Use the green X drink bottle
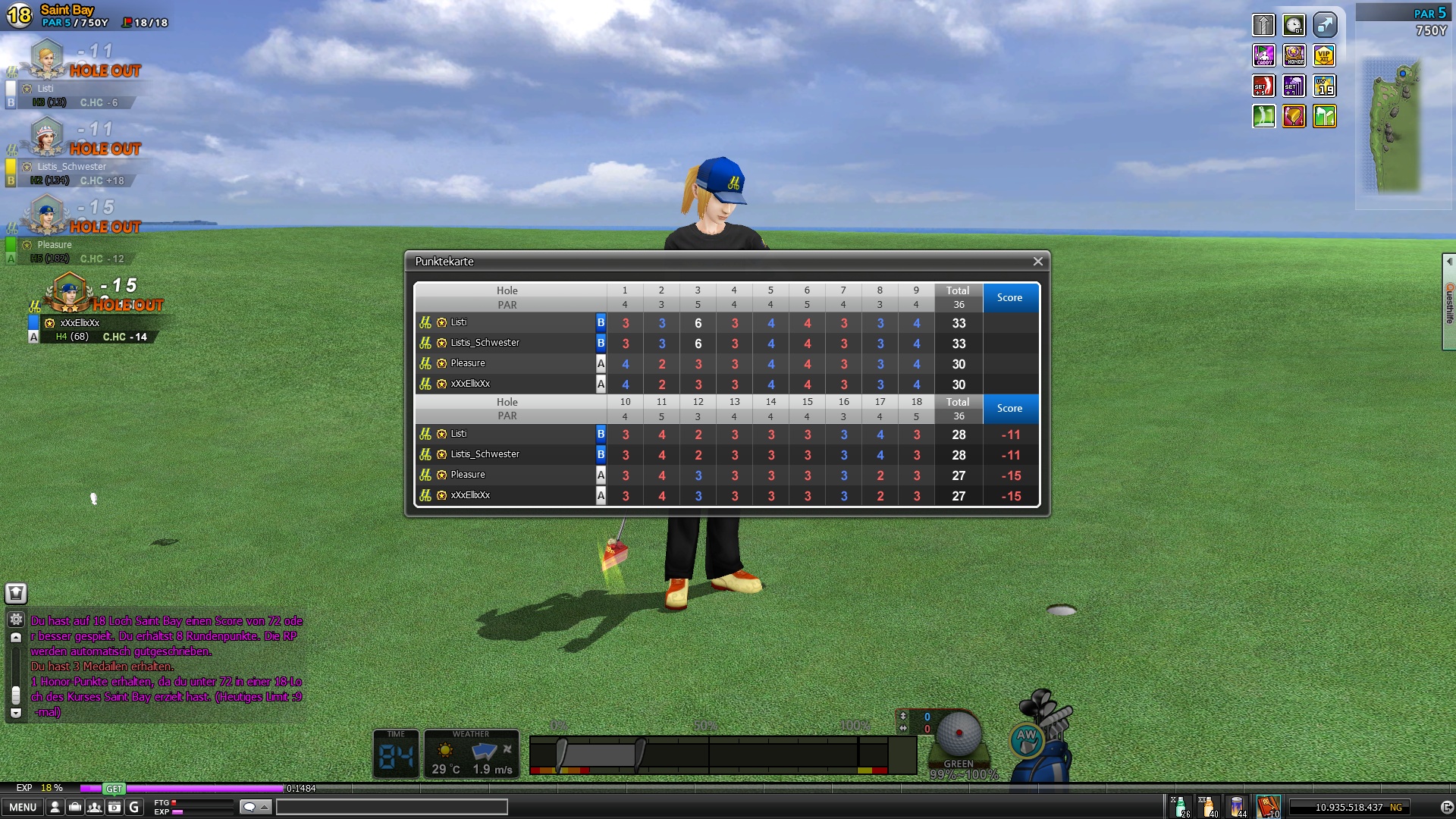This screenshot has height=819, width=1456. (x=1179, y=805)
